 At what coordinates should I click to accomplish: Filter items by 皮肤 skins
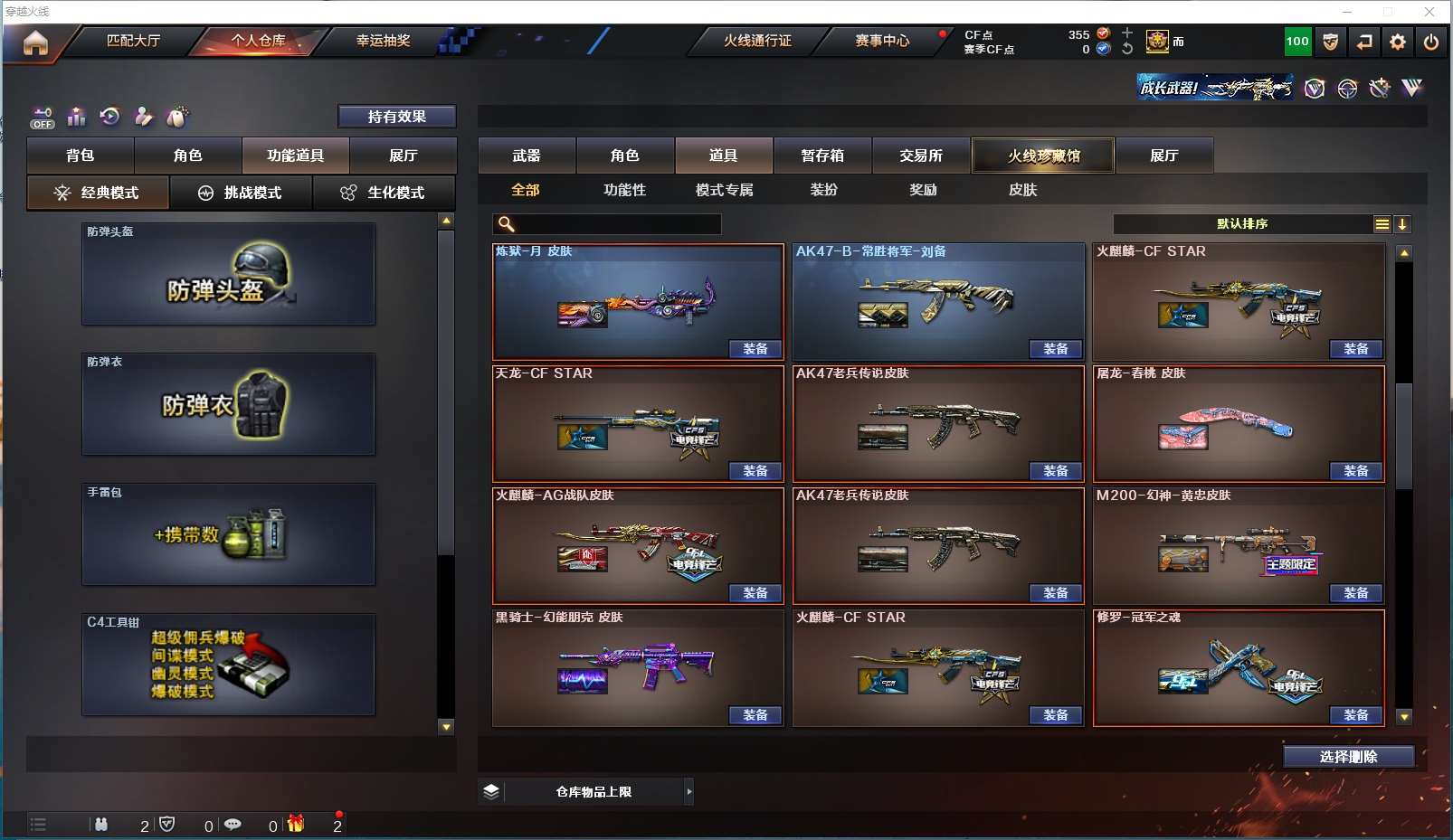click(1022, 190)
